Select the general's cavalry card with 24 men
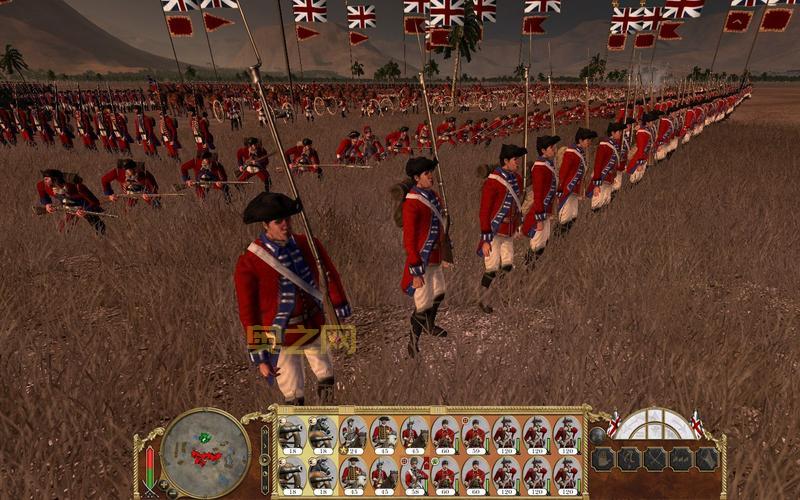 click(x=353, y=433)
